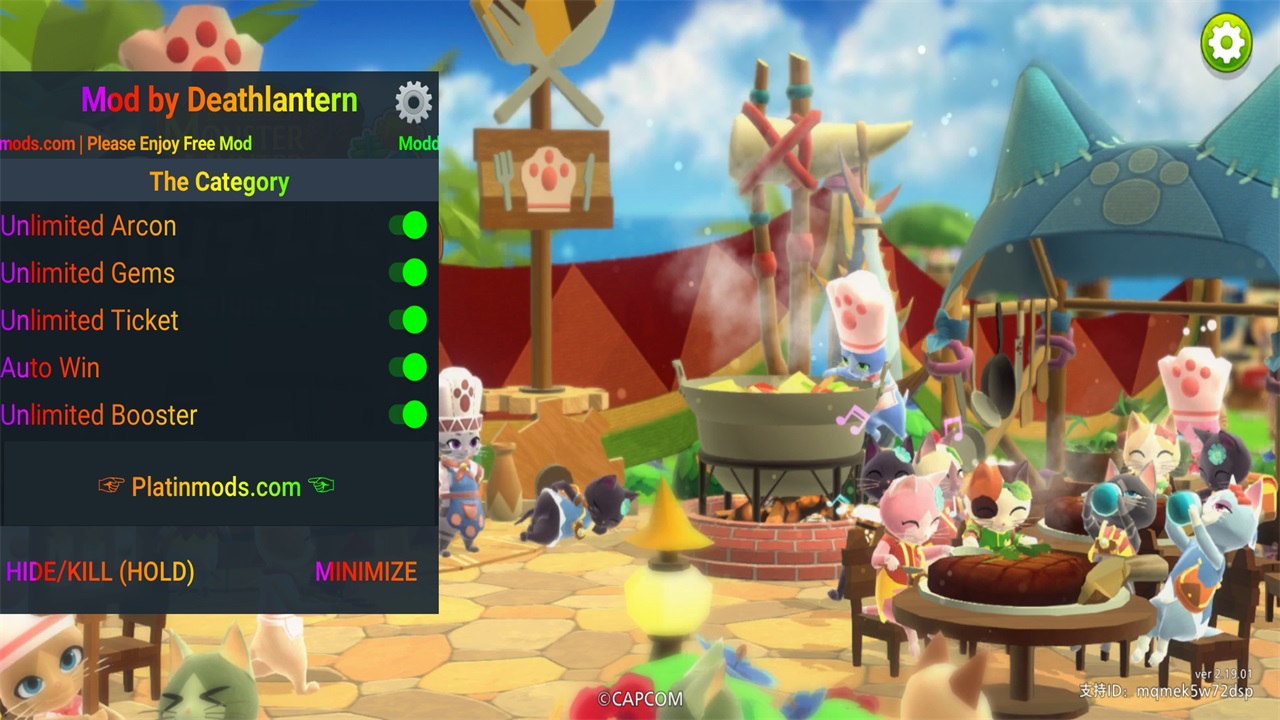Toggle Unlimited Arcon switch
The image size is (1280, 720).
coord(408,226)
